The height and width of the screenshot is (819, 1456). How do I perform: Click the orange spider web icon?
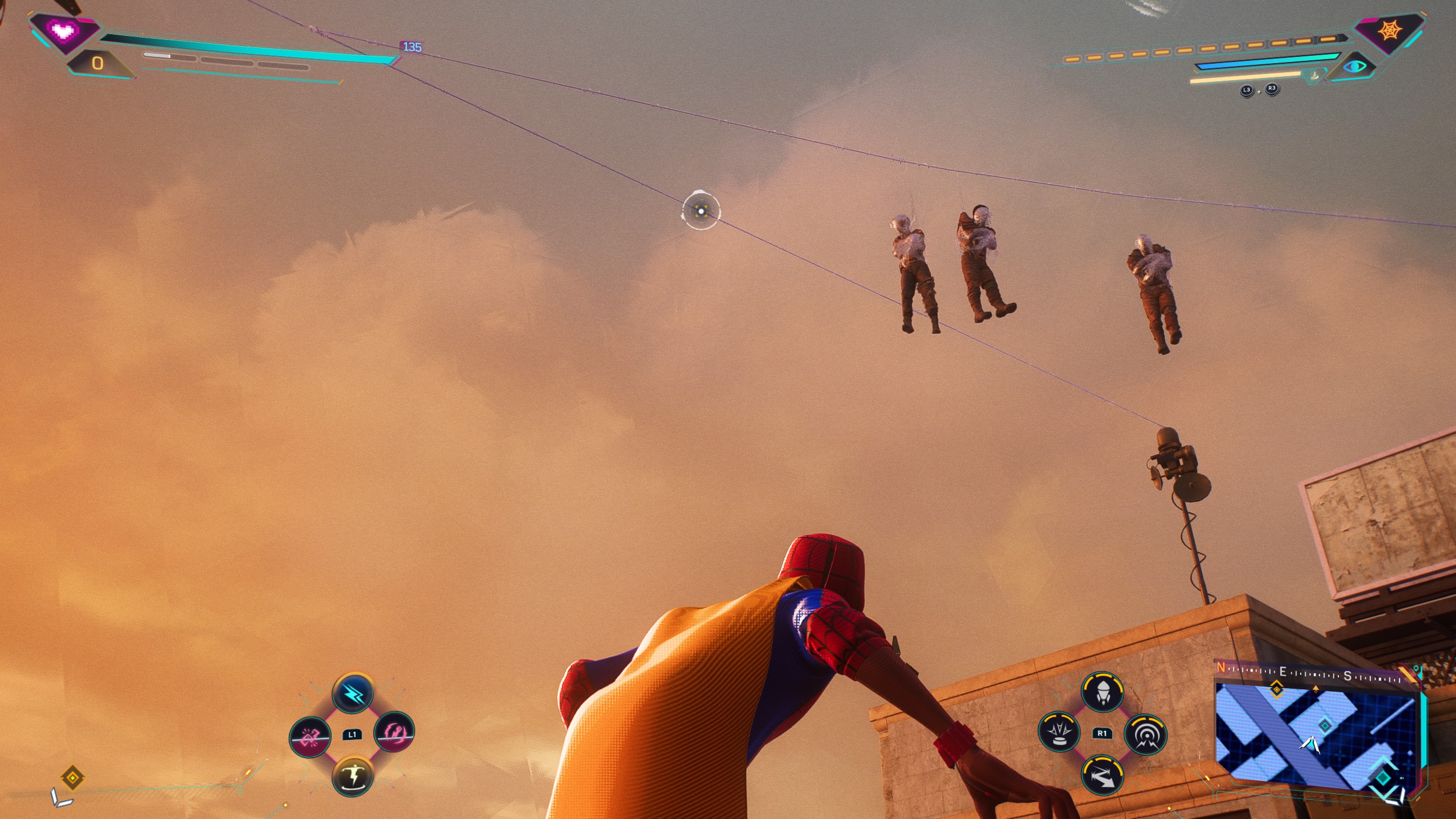1389,30
